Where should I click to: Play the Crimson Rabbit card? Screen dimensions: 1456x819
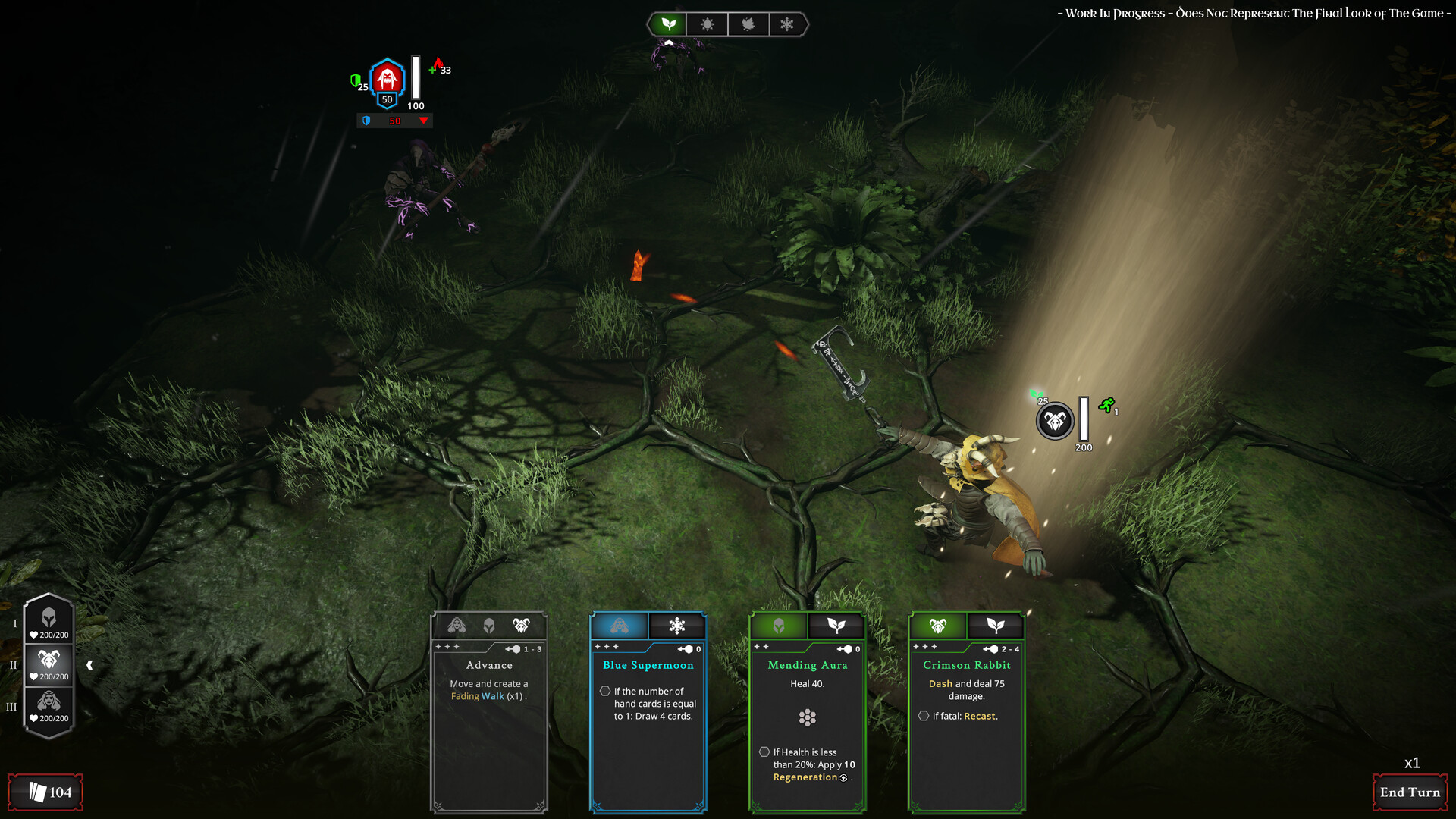tap(967, 713)
